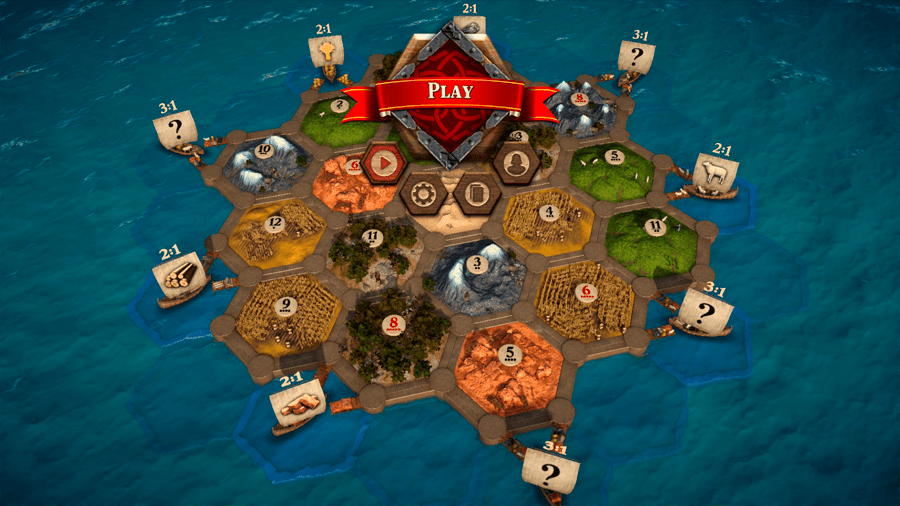900x506 pixels.
Task: Open settings via the gear hexagon
Action: pos(423,191)
